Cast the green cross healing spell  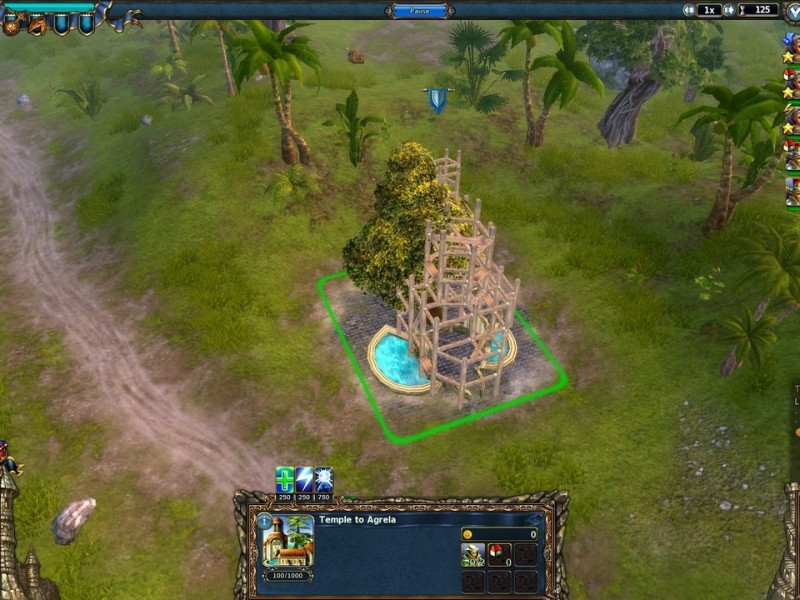285,479
